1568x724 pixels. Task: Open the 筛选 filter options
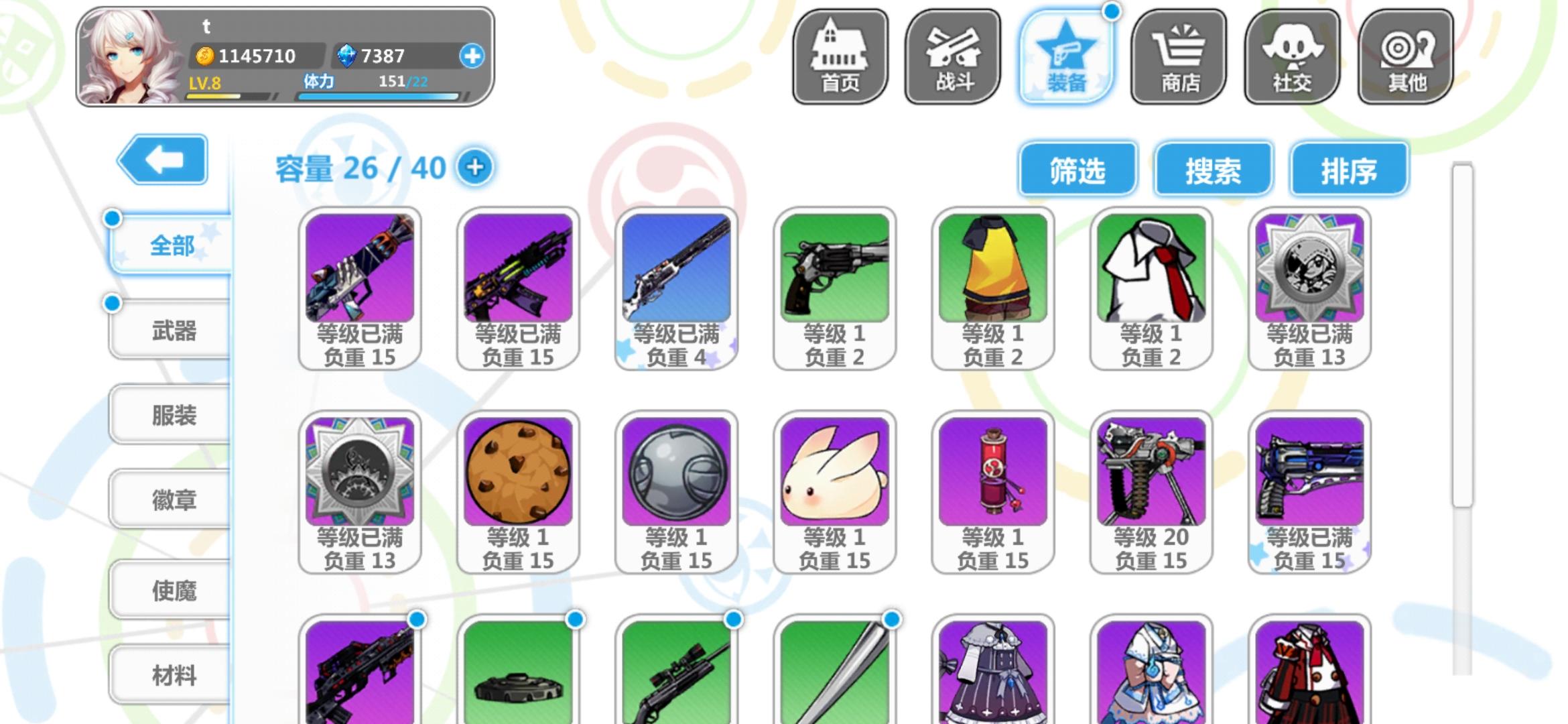[1077, 170]
